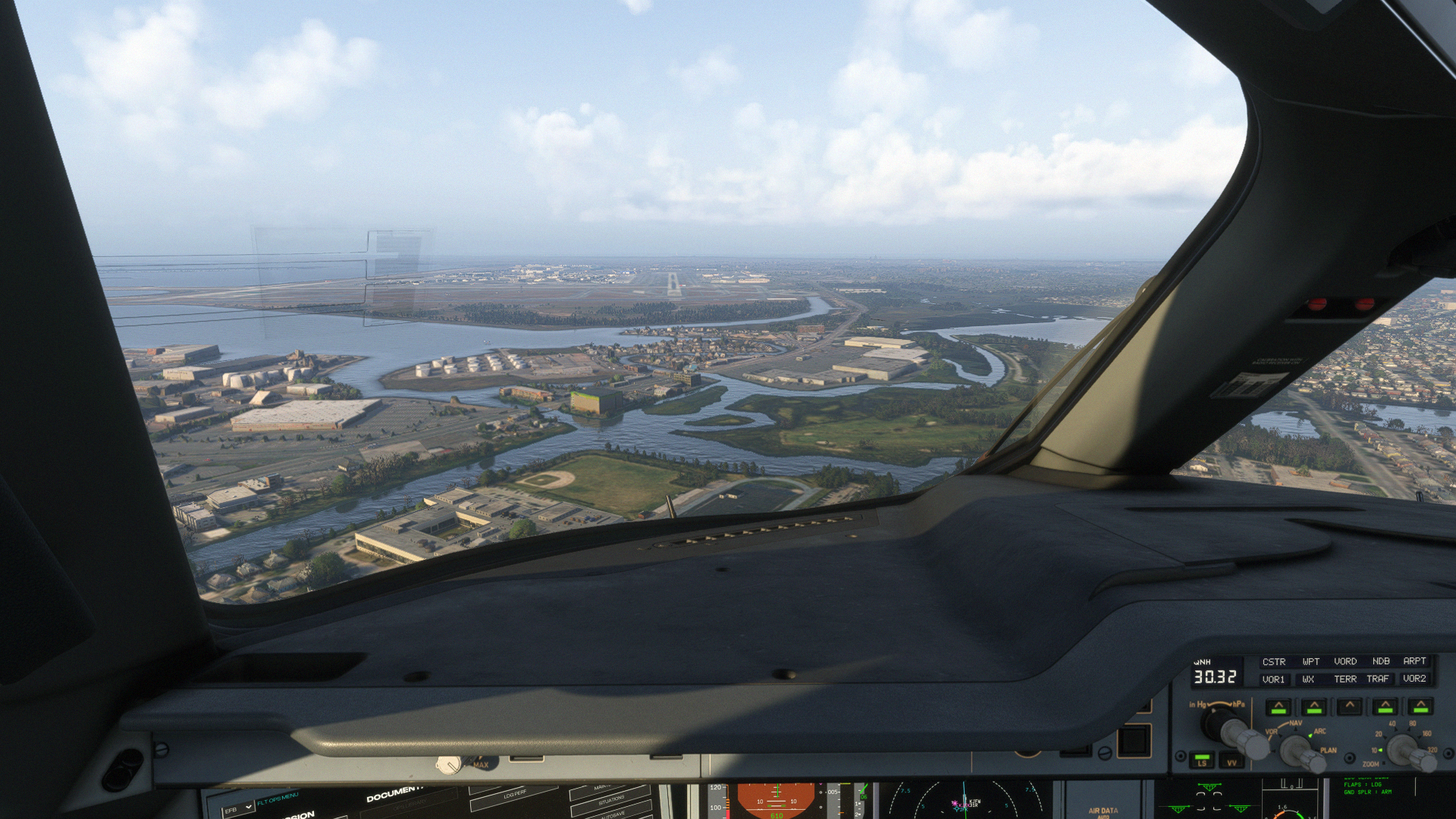Toggle the LS pushbutton
The height and width of the screenshot is (819, 1456).
[1201, 759]
